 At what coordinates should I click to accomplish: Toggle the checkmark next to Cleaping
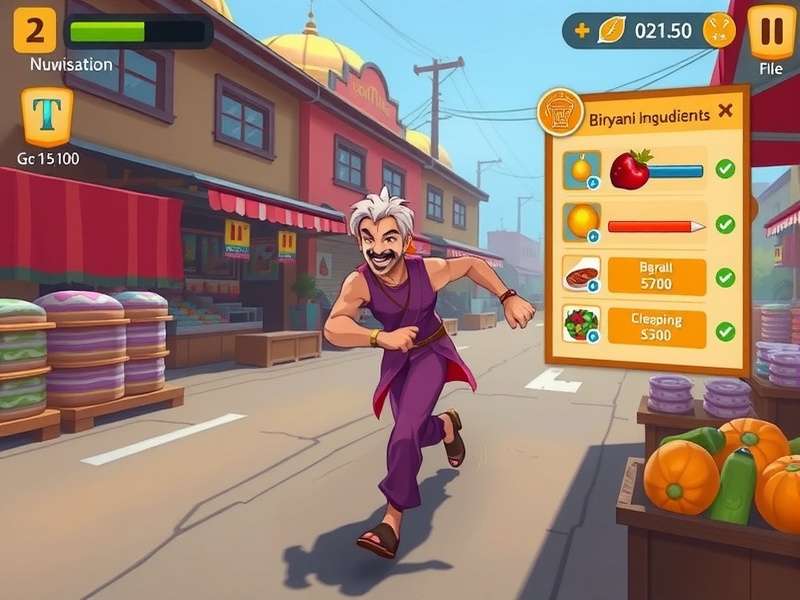point(725,330)
